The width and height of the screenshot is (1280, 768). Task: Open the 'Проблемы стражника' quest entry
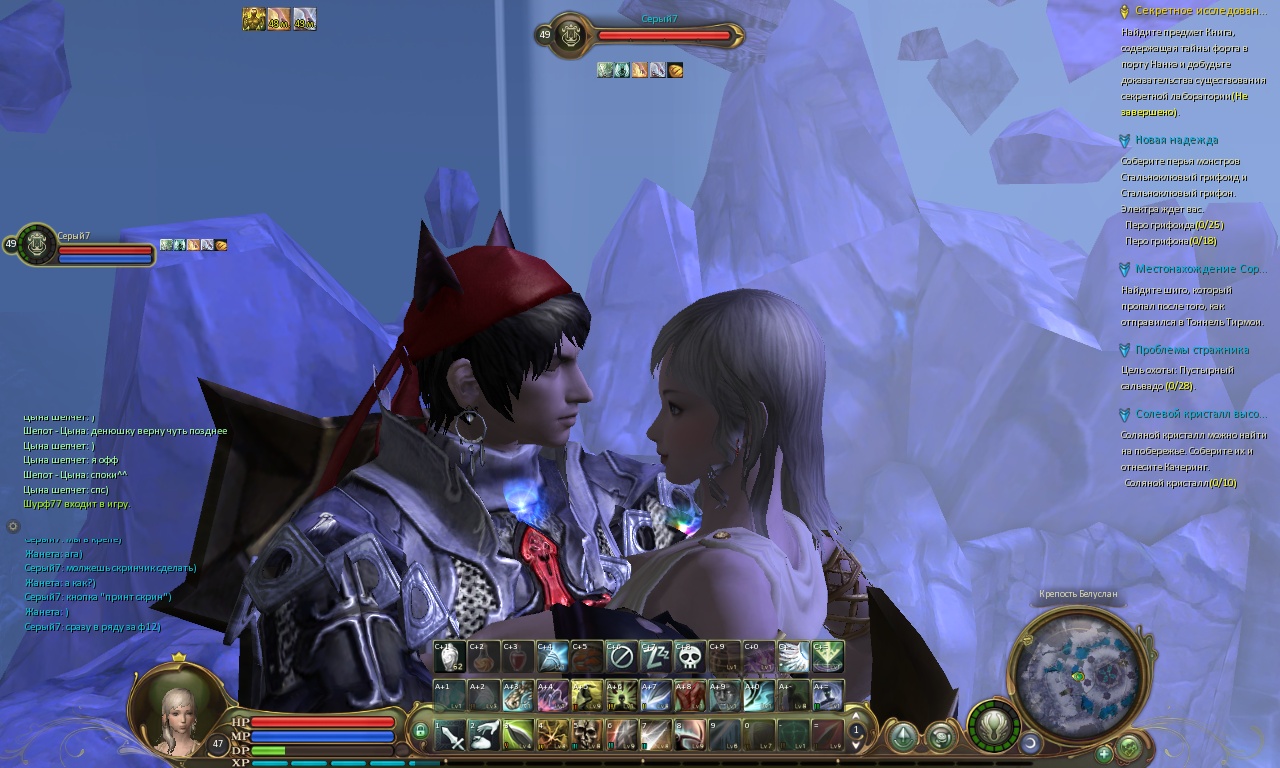(1191, 350)
